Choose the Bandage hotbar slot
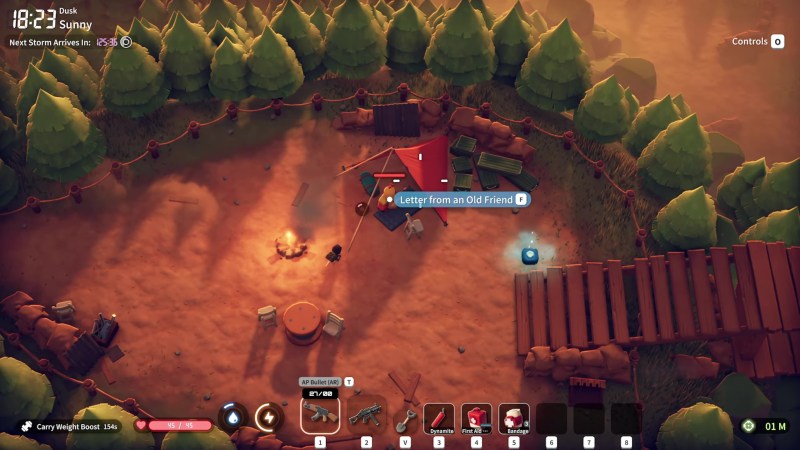The image size is (800, 450). pyautogui.click(x=514, y=417)
